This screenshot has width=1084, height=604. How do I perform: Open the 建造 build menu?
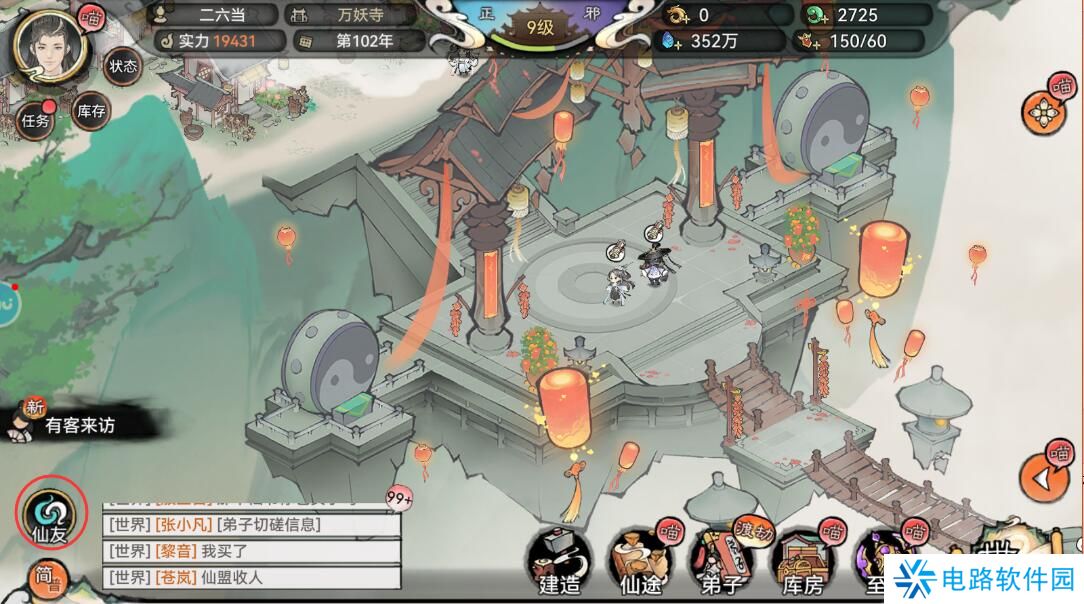tap(559, 560)
